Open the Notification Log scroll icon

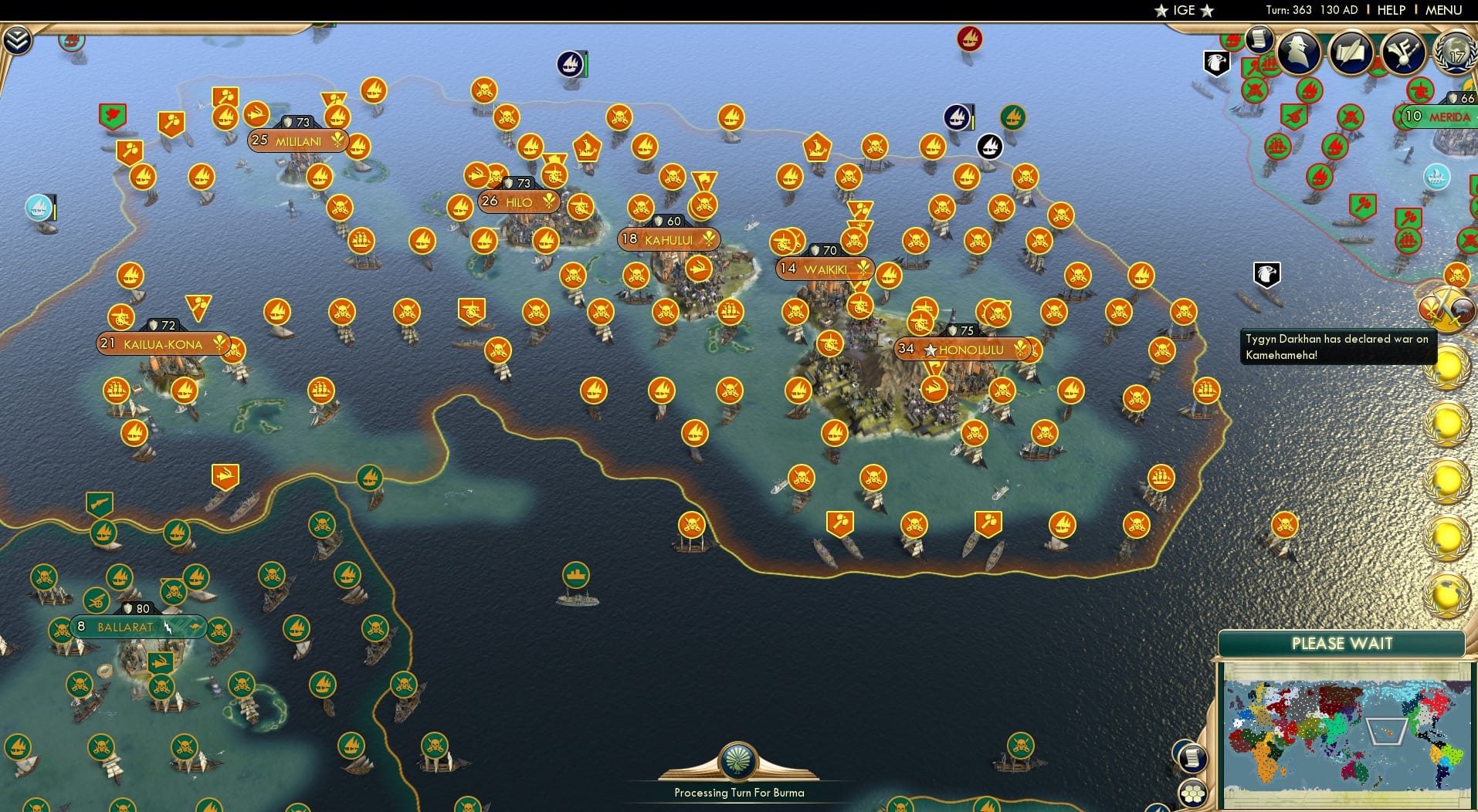(x=1259, y=42)
